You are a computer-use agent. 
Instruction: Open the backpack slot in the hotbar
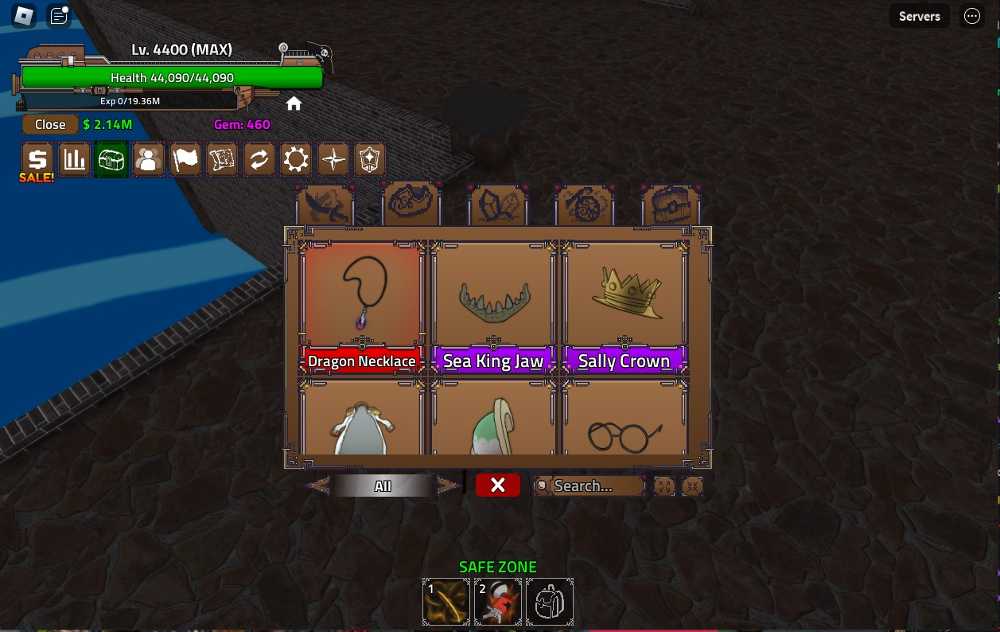click(549, 602)
